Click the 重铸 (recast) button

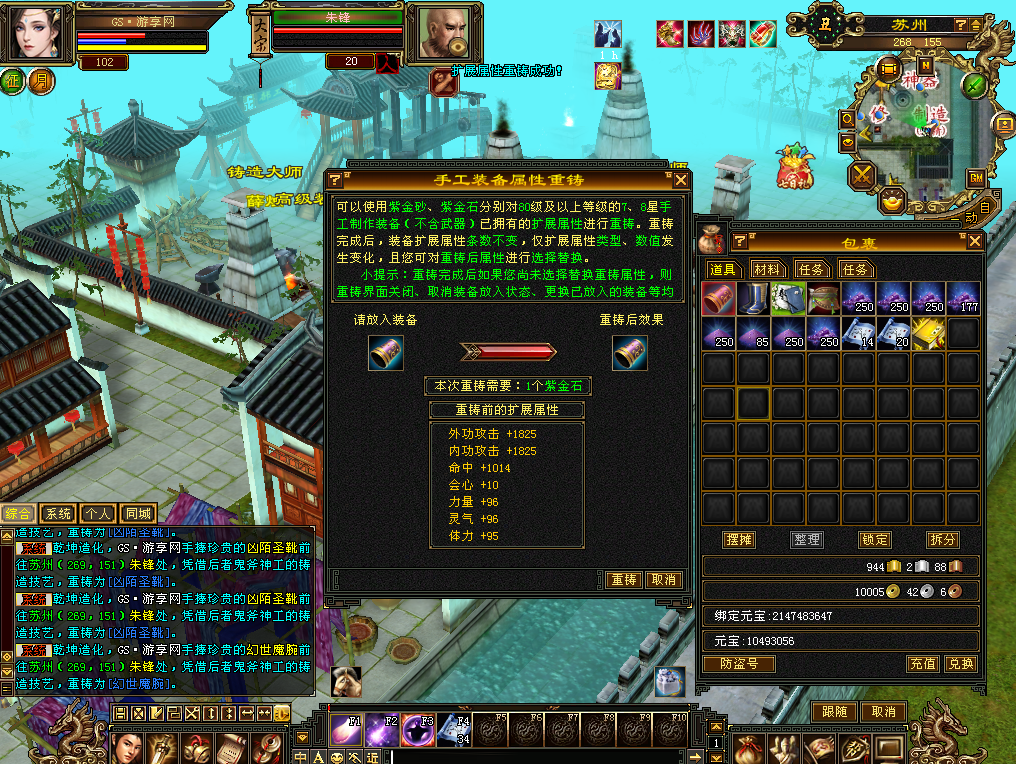click(624, 580)
